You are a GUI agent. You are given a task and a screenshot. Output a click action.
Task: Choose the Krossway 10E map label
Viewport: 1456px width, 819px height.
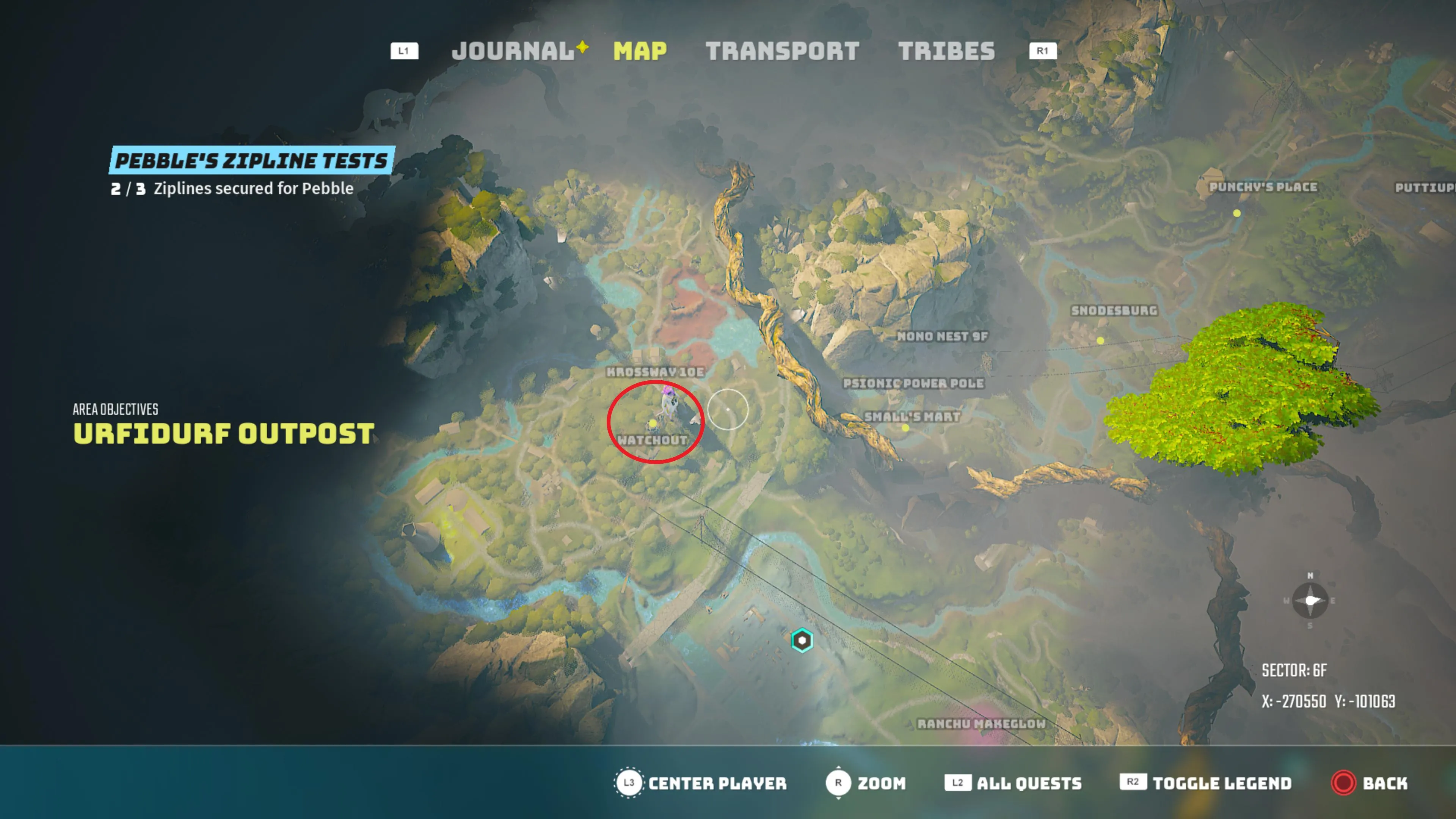(x=655, y=372)
